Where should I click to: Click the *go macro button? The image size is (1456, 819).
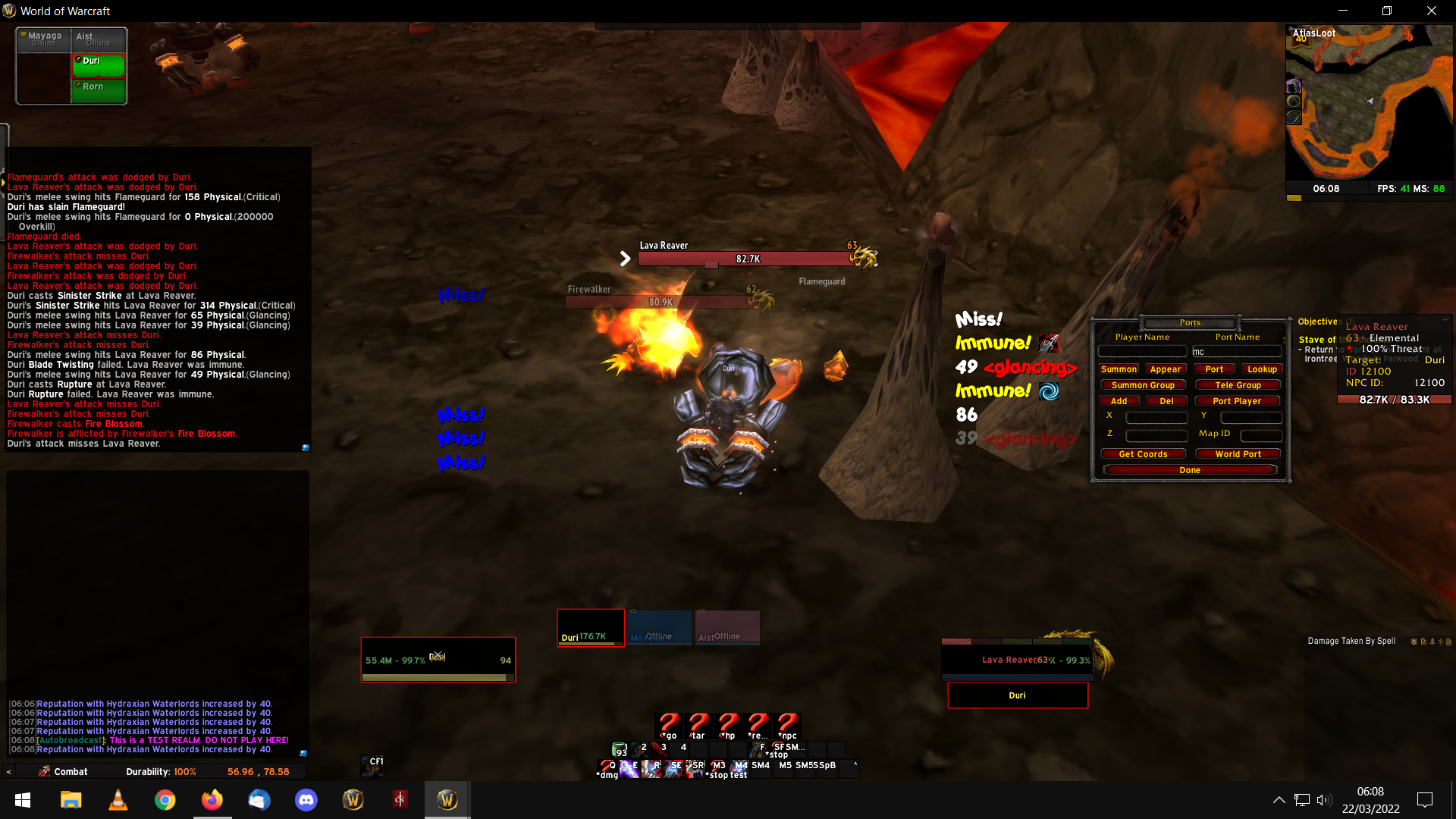pyautogui.click(x=668, y=726)
